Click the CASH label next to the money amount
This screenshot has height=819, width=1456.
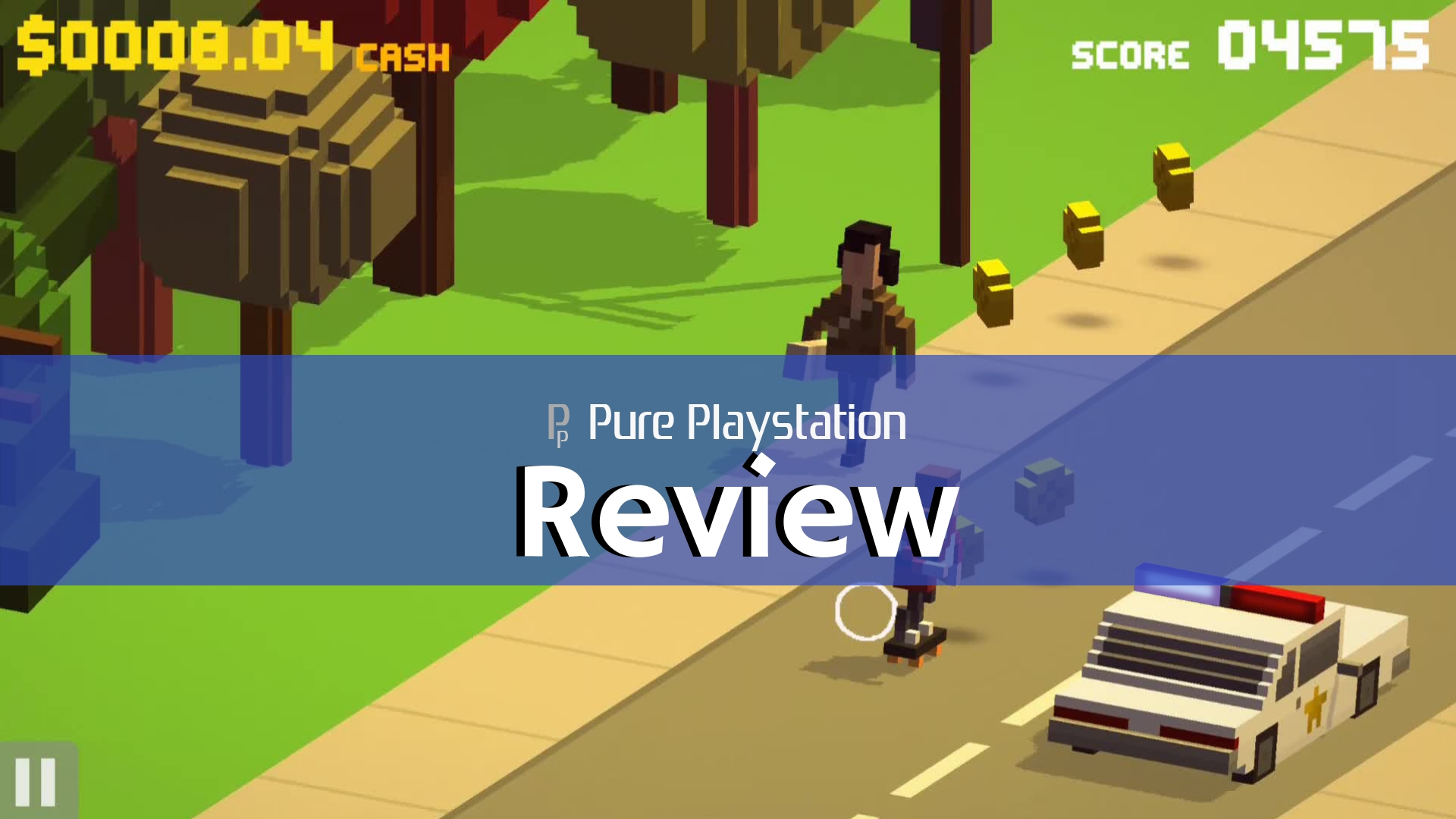[402, 53]
